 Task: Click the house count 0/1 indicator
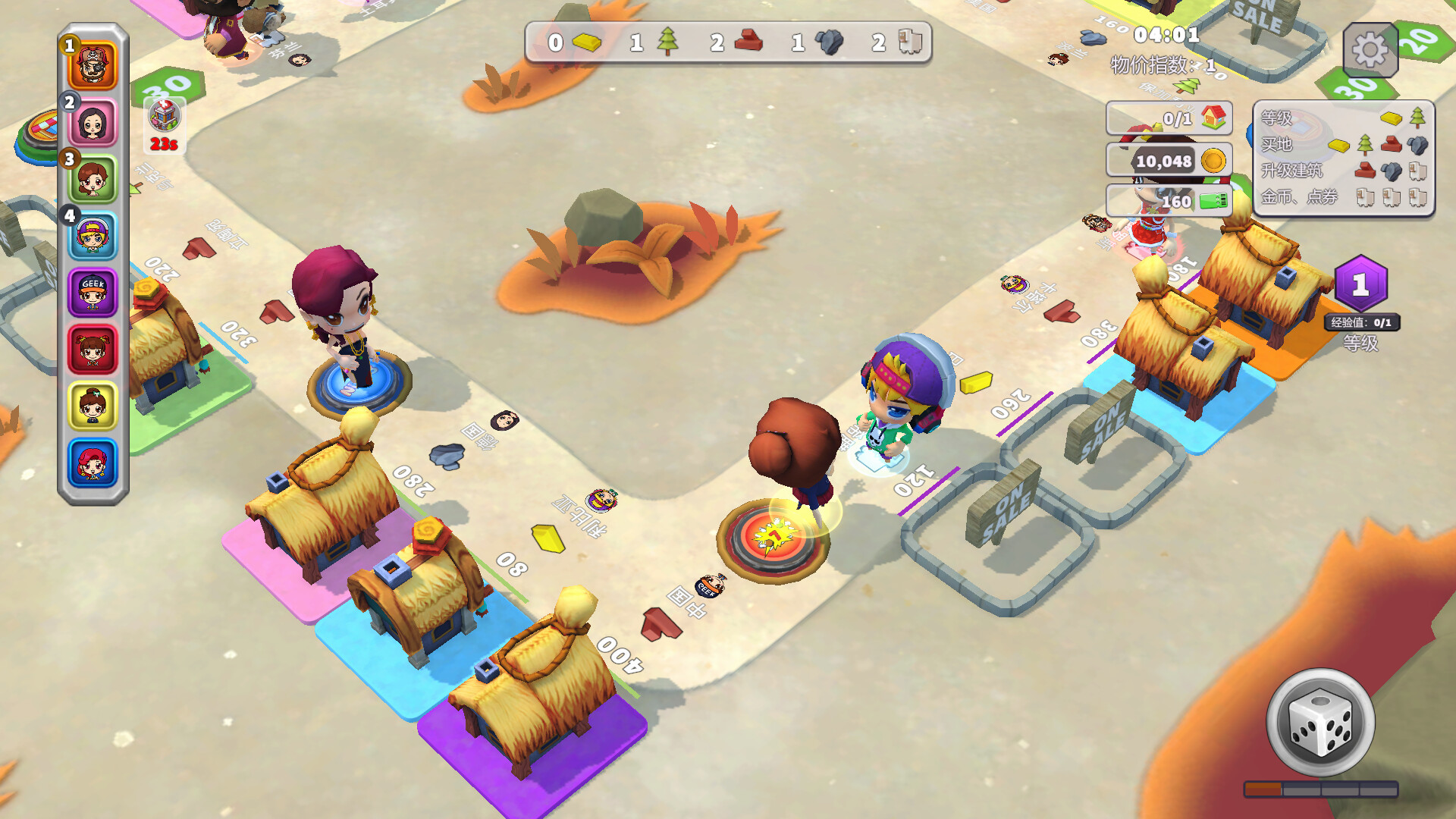[1169, 118]
